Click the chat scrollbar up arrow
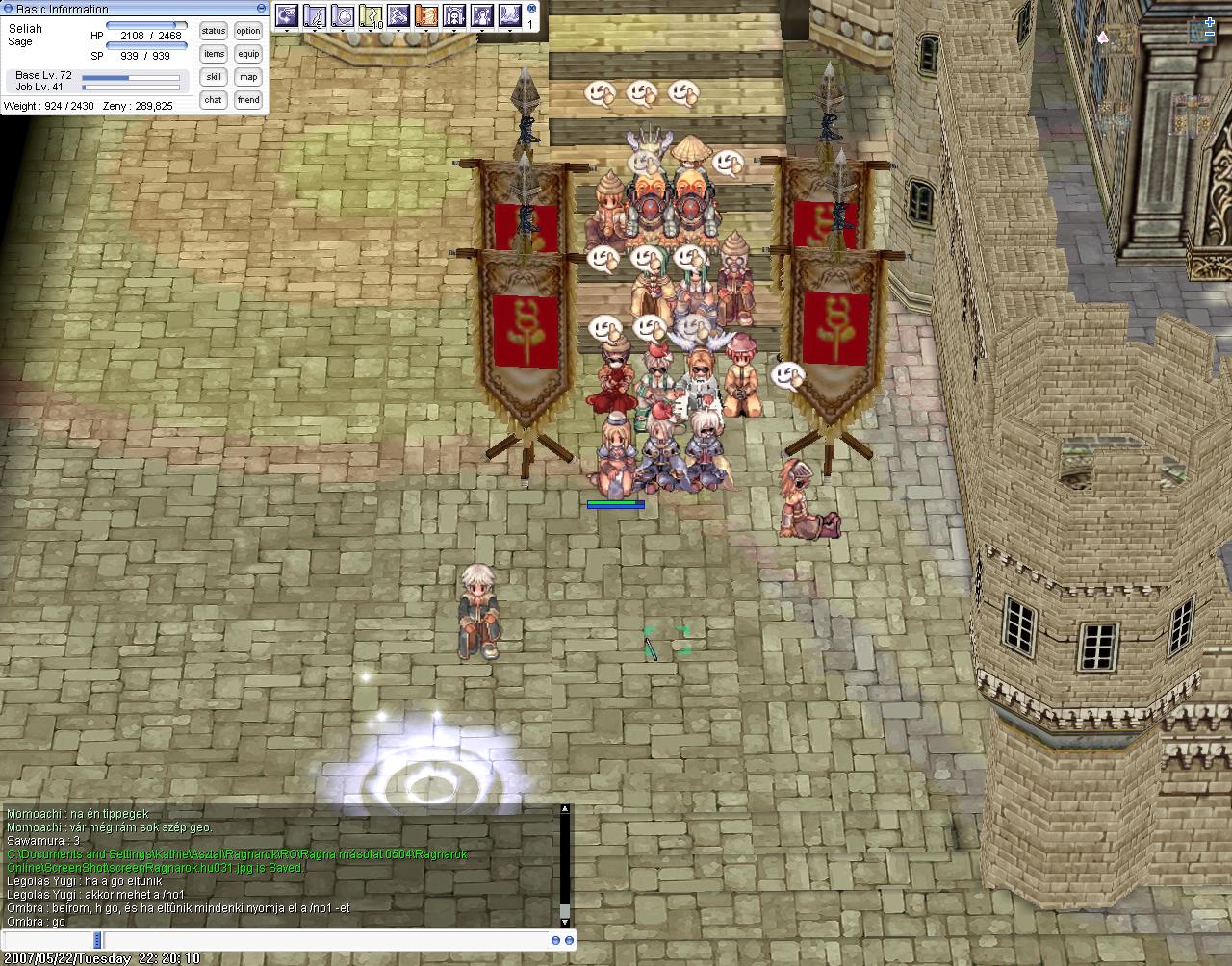The image size is (1232, 966). [565, 809]
